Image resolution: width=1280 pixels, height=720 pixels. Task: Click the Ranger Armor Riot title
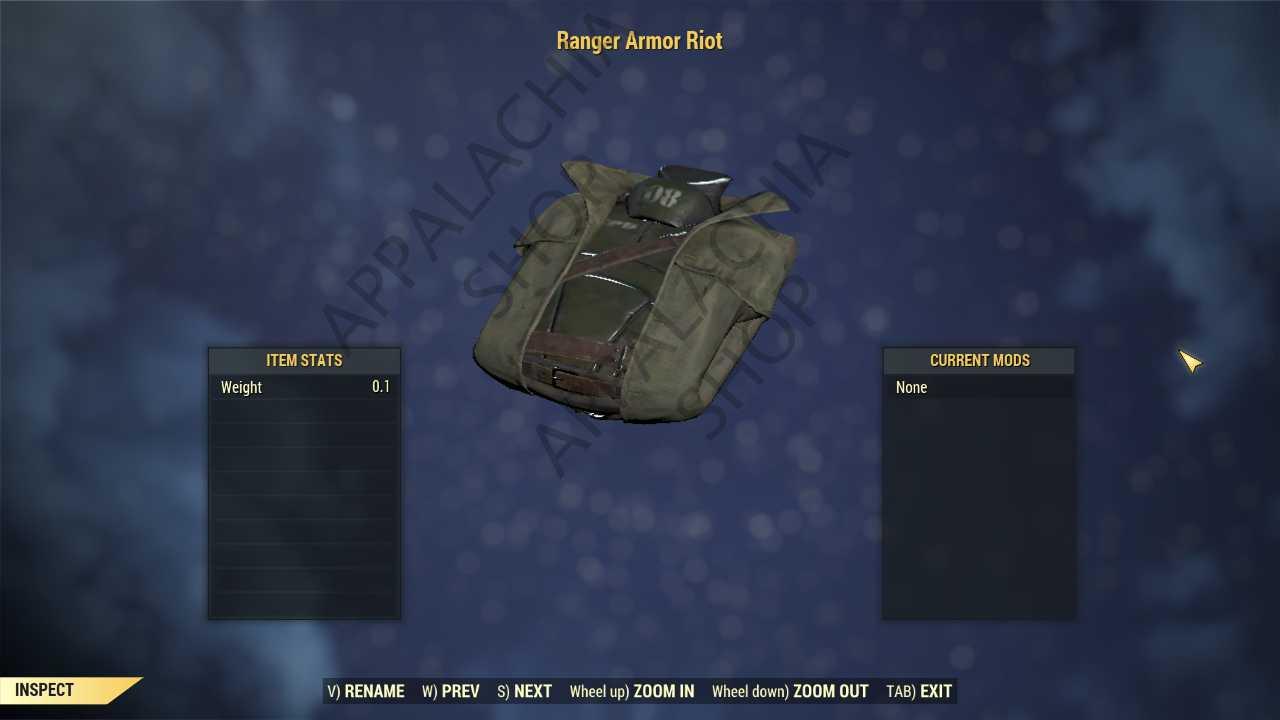(x=639, y=41)
